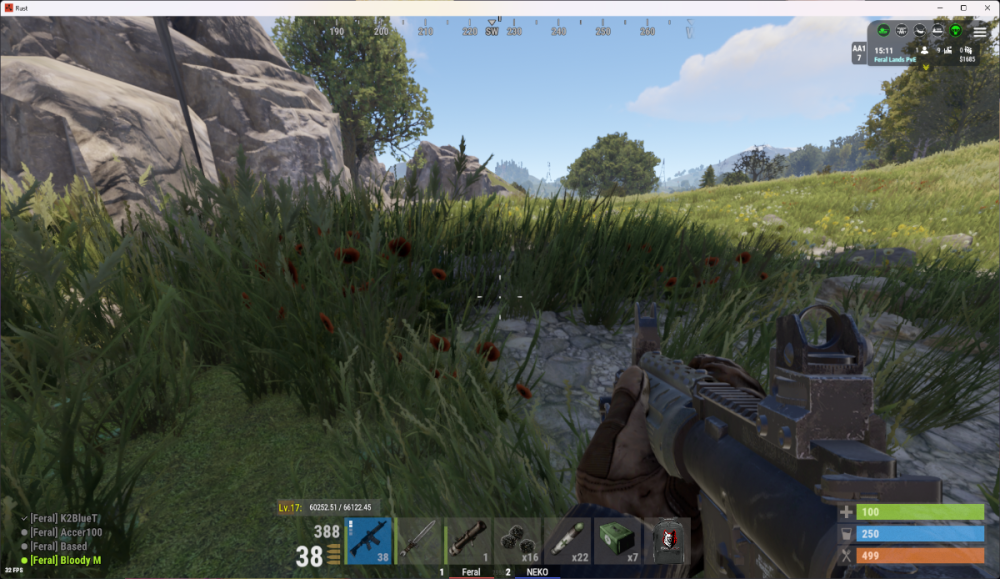1000x579 pixels.
Task: Select the rocket launcher hotbar slot
Action: point(468,541)
